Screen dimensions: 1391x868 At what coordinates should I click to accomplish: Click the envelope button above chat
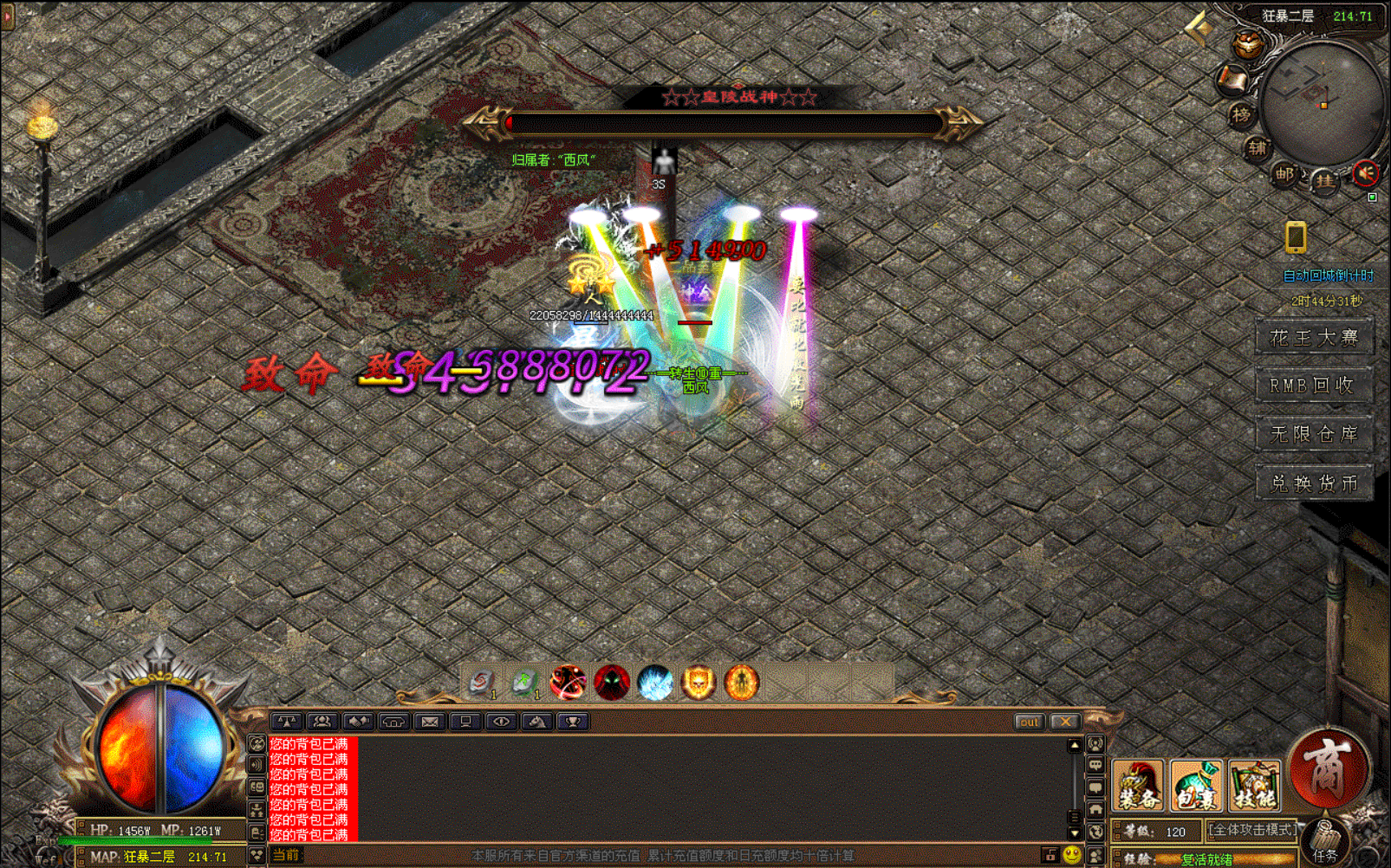[x=429, y=722]
